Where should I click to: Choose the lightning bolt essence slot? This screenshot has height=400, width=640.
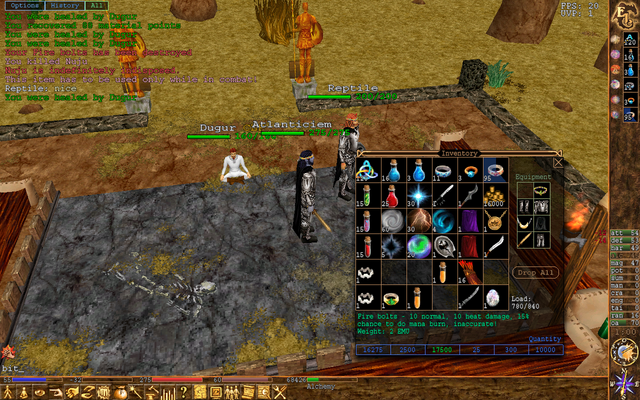pos(420,220)
